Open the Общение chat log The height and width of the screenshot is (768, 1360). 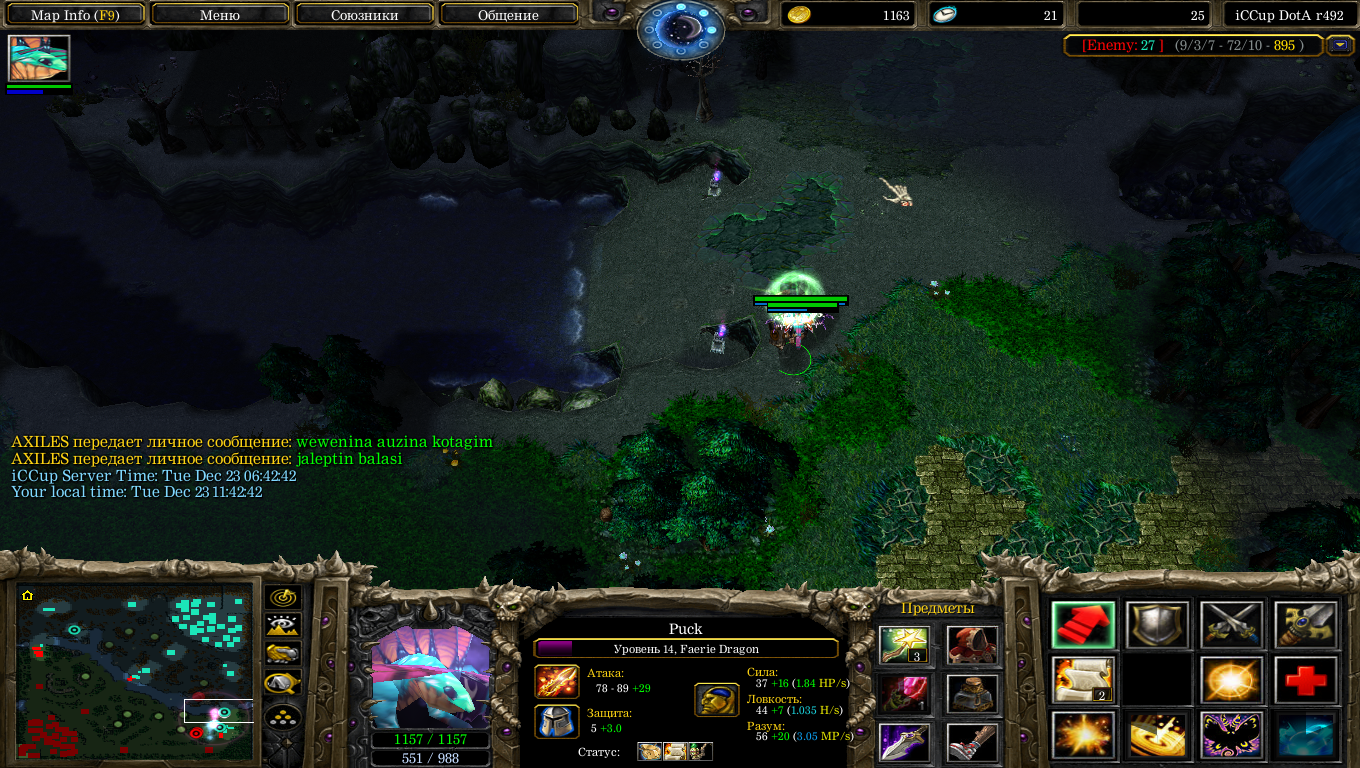(x=508, y=15)
